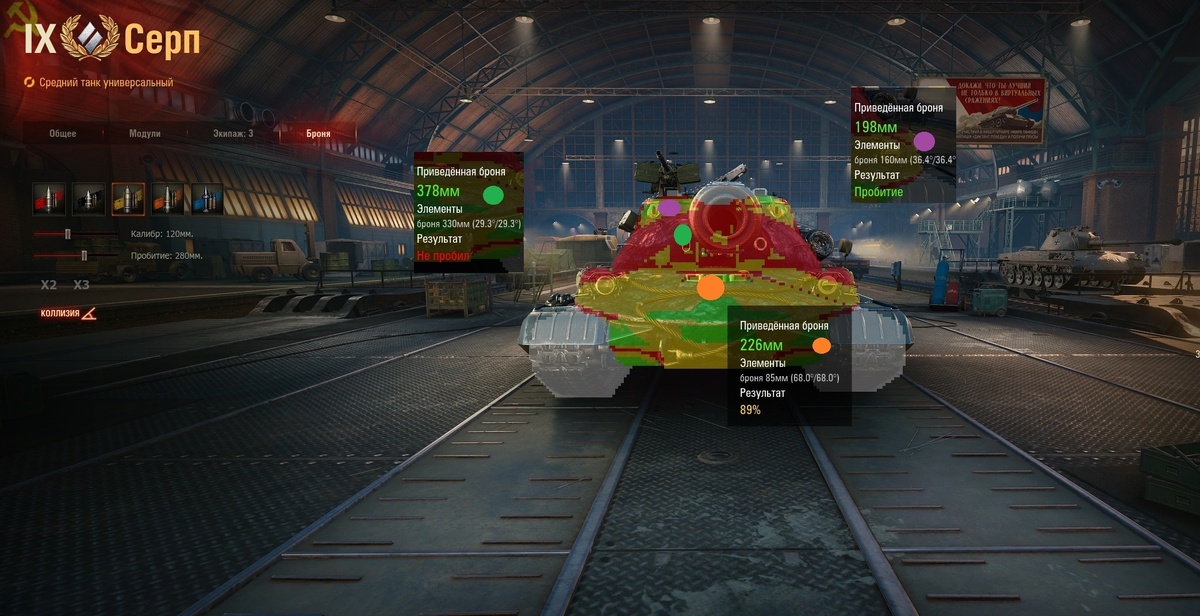This screenshot has height=616, width=1200.
Task: Choose the red-striped shell type
Action: [49, 199]
